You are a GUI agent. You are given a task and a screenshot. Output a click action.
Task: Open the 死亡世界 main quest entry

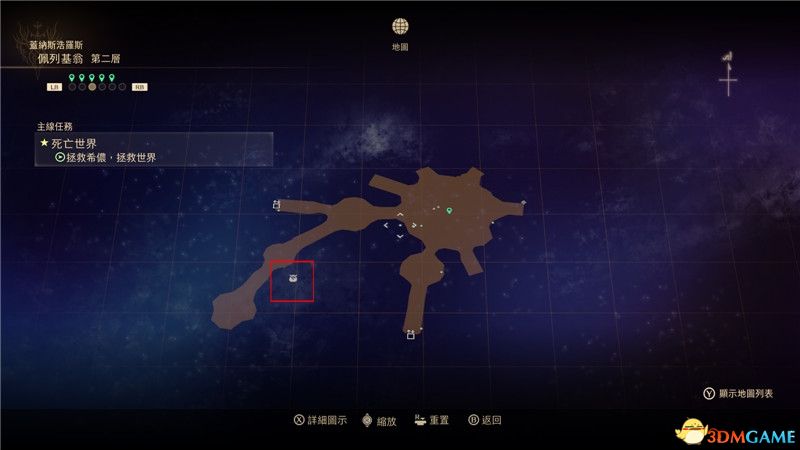click(82, 143)
